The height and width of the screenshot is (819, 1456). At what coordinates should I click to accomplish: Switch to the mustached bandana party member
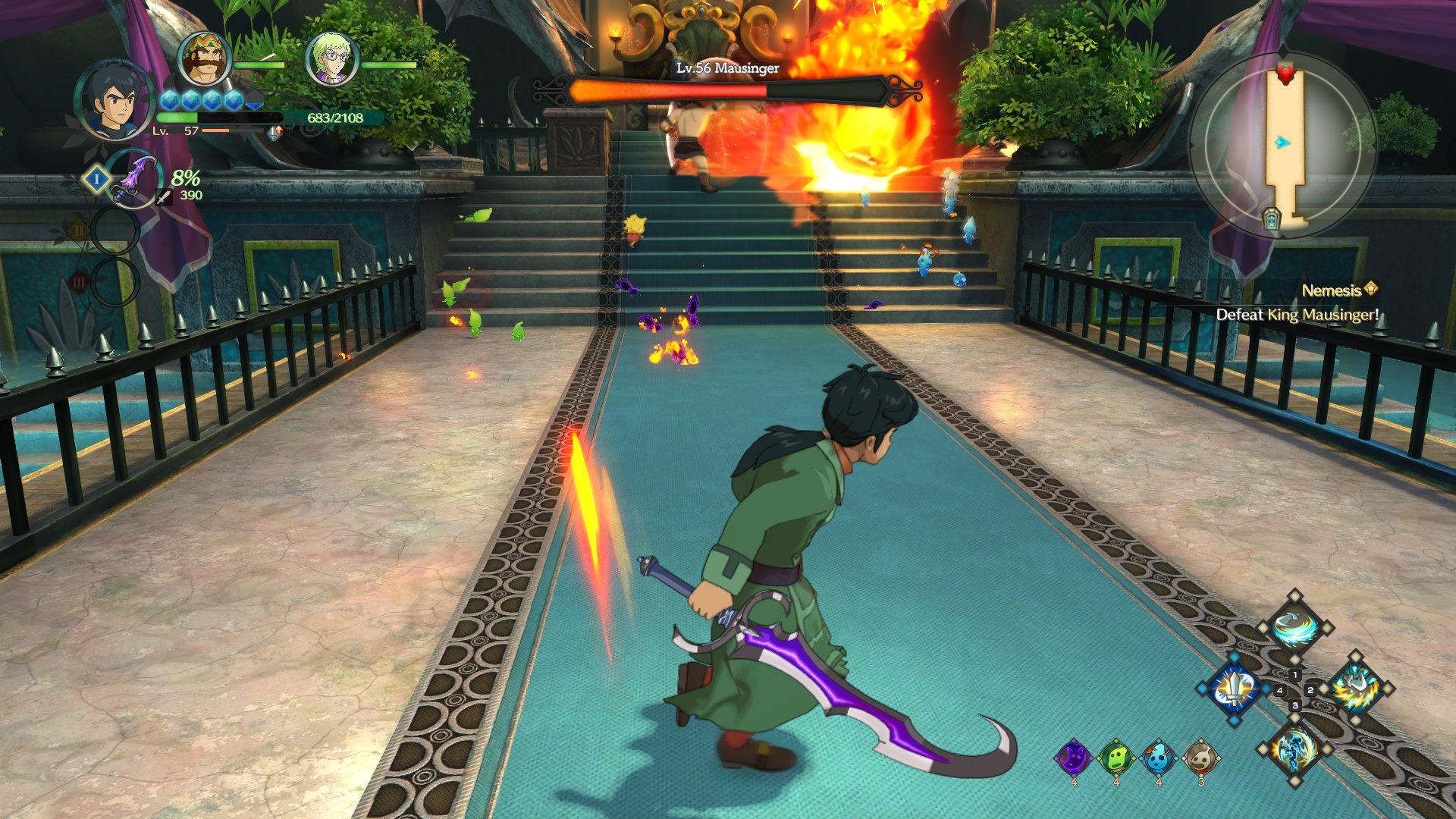(205, 59)
